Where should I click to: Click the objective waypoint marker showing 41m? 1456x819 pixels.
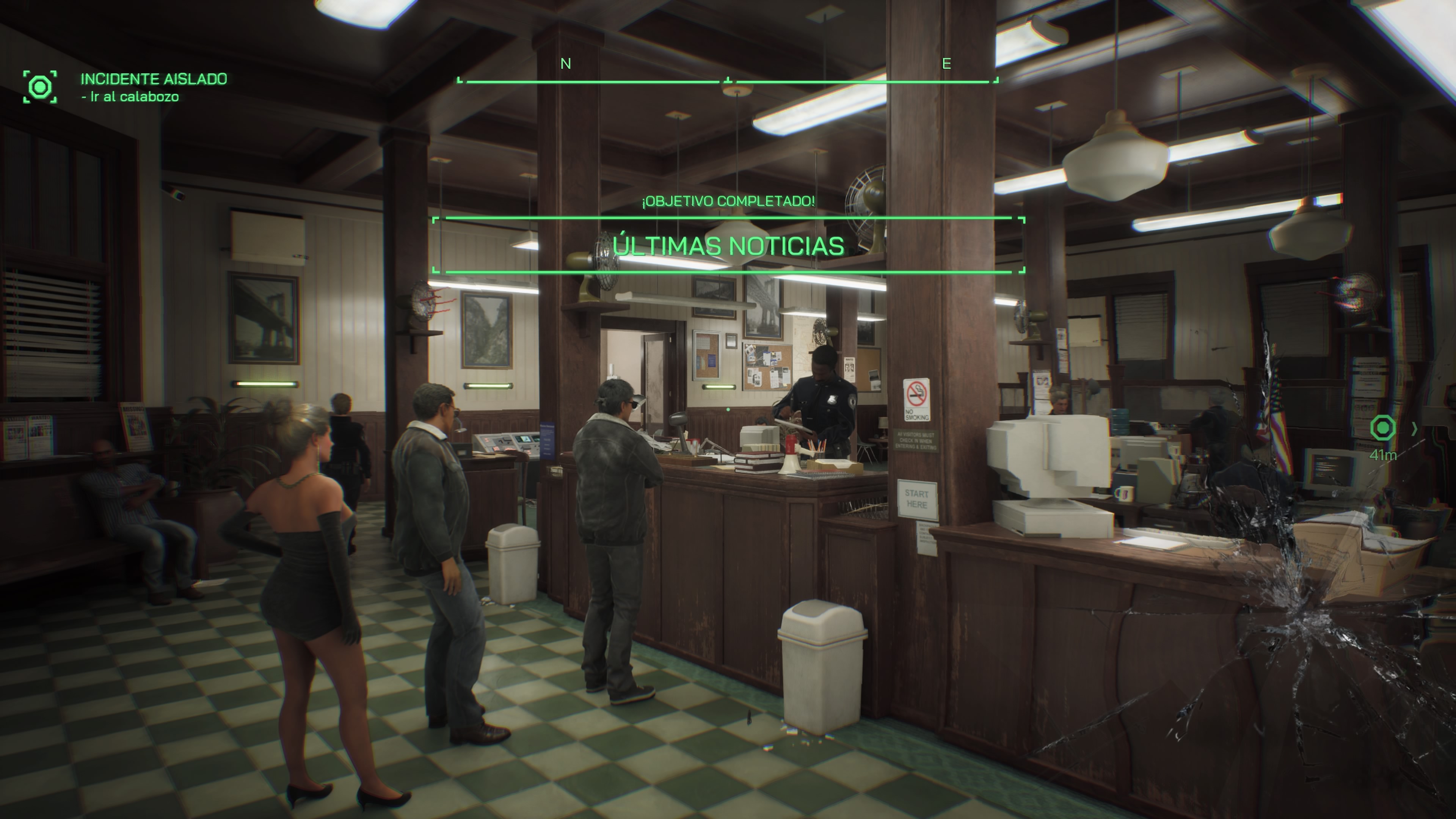(x=1382, y=428)
